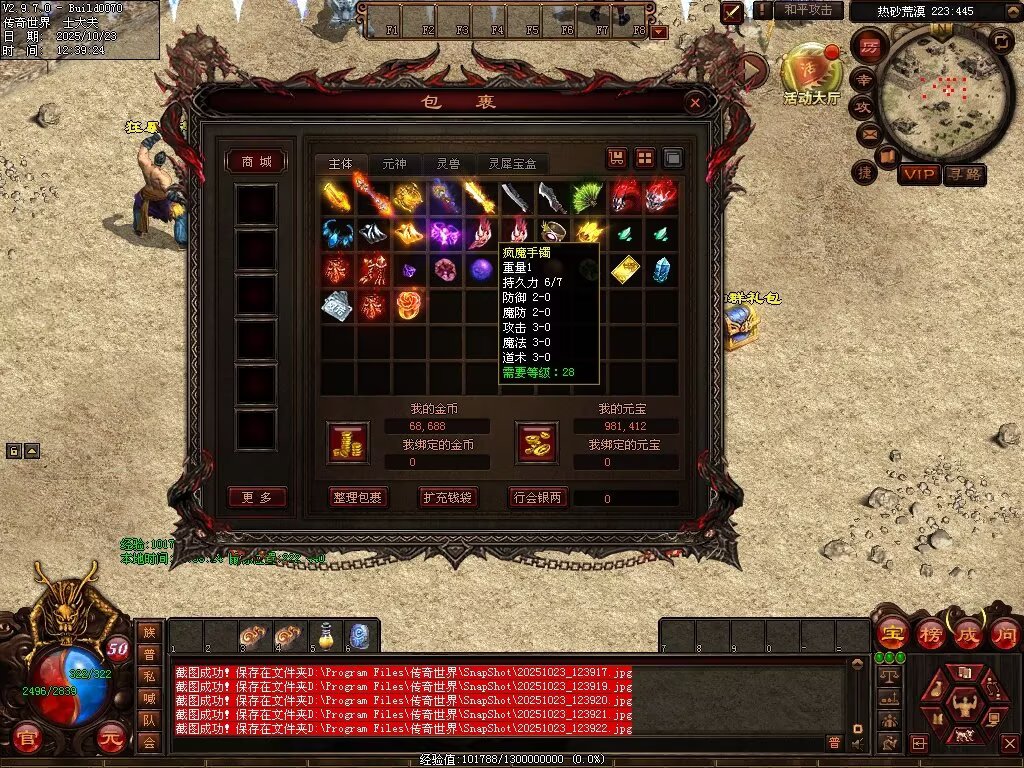This screenshot has height=768, width=1024.
Task: Switch to the 元神 tab
Action: coord(394,163)
